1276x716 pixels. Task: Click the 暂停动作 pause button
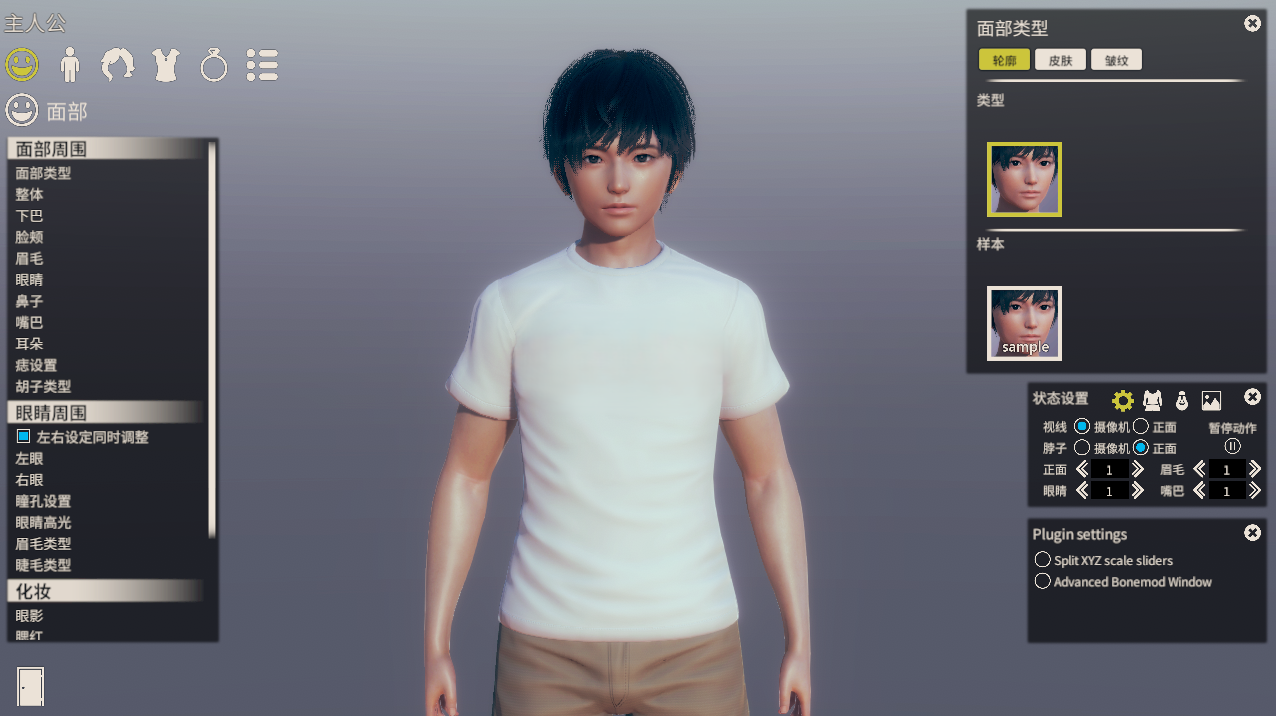click(1232, 447)
